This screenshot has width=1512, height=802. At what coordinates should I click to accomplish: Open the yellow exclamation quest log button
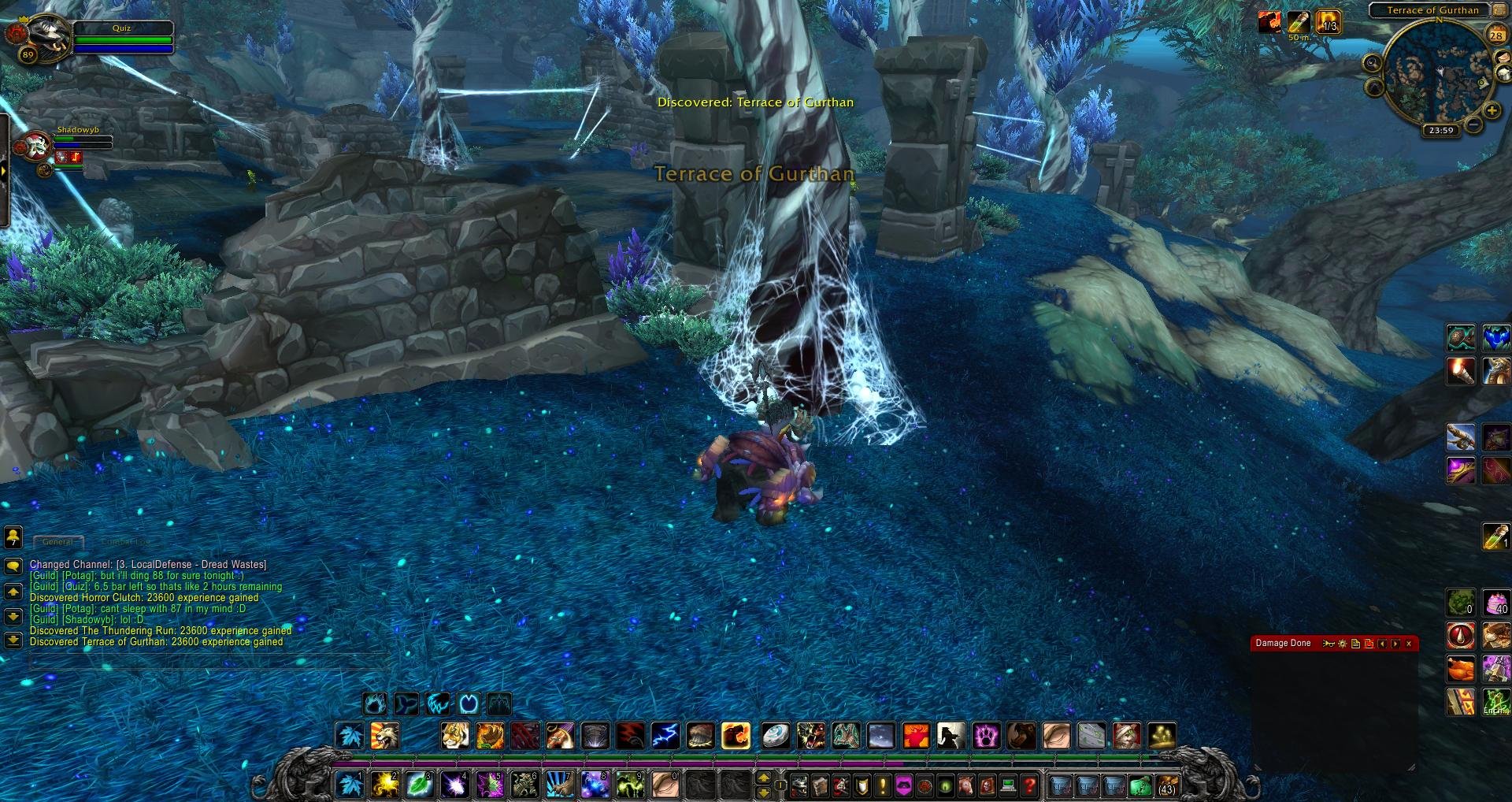883,785
